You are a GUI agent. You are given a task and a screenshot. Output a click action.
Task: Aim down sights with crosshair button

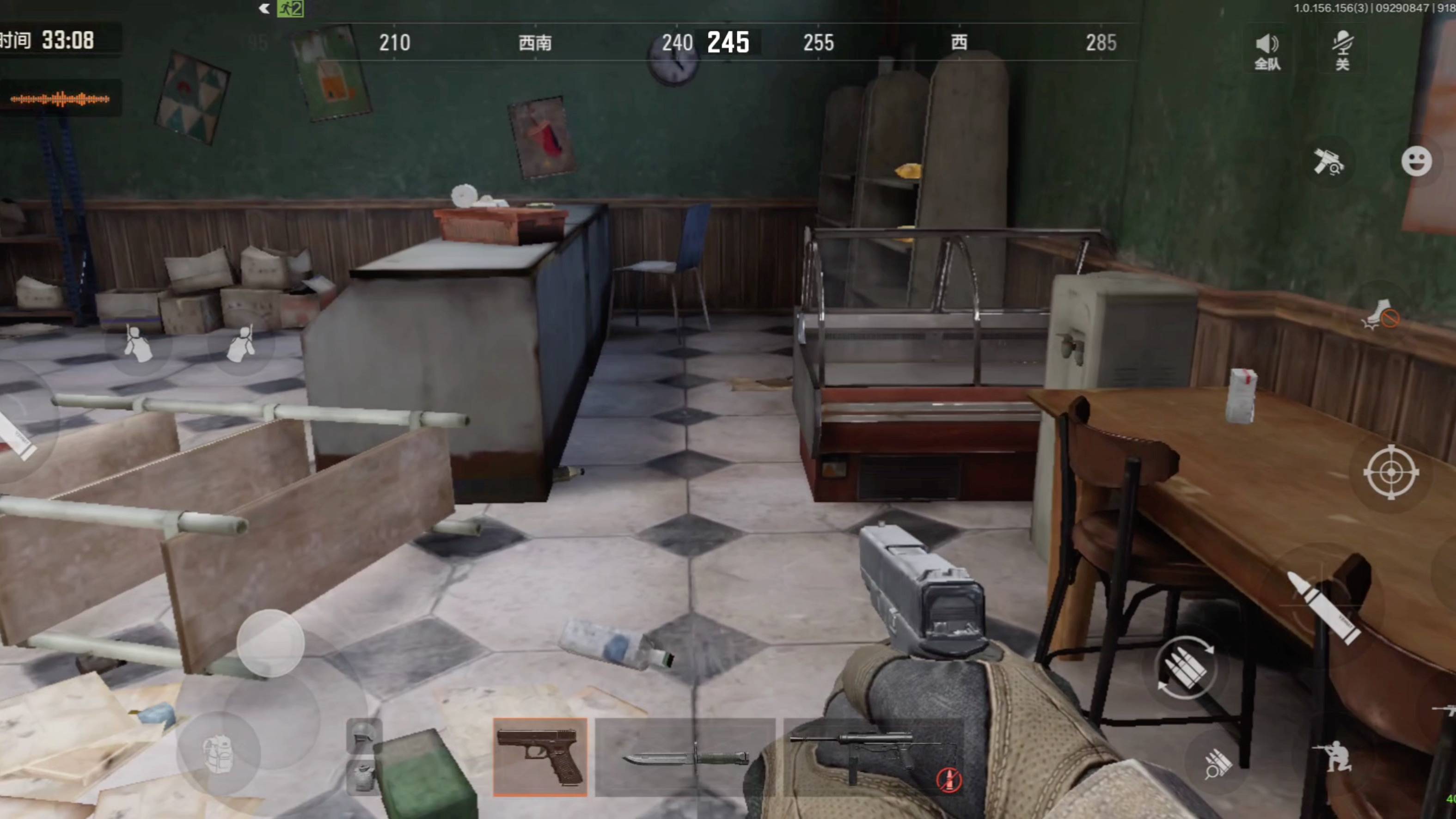click(x=1391, y=472)
